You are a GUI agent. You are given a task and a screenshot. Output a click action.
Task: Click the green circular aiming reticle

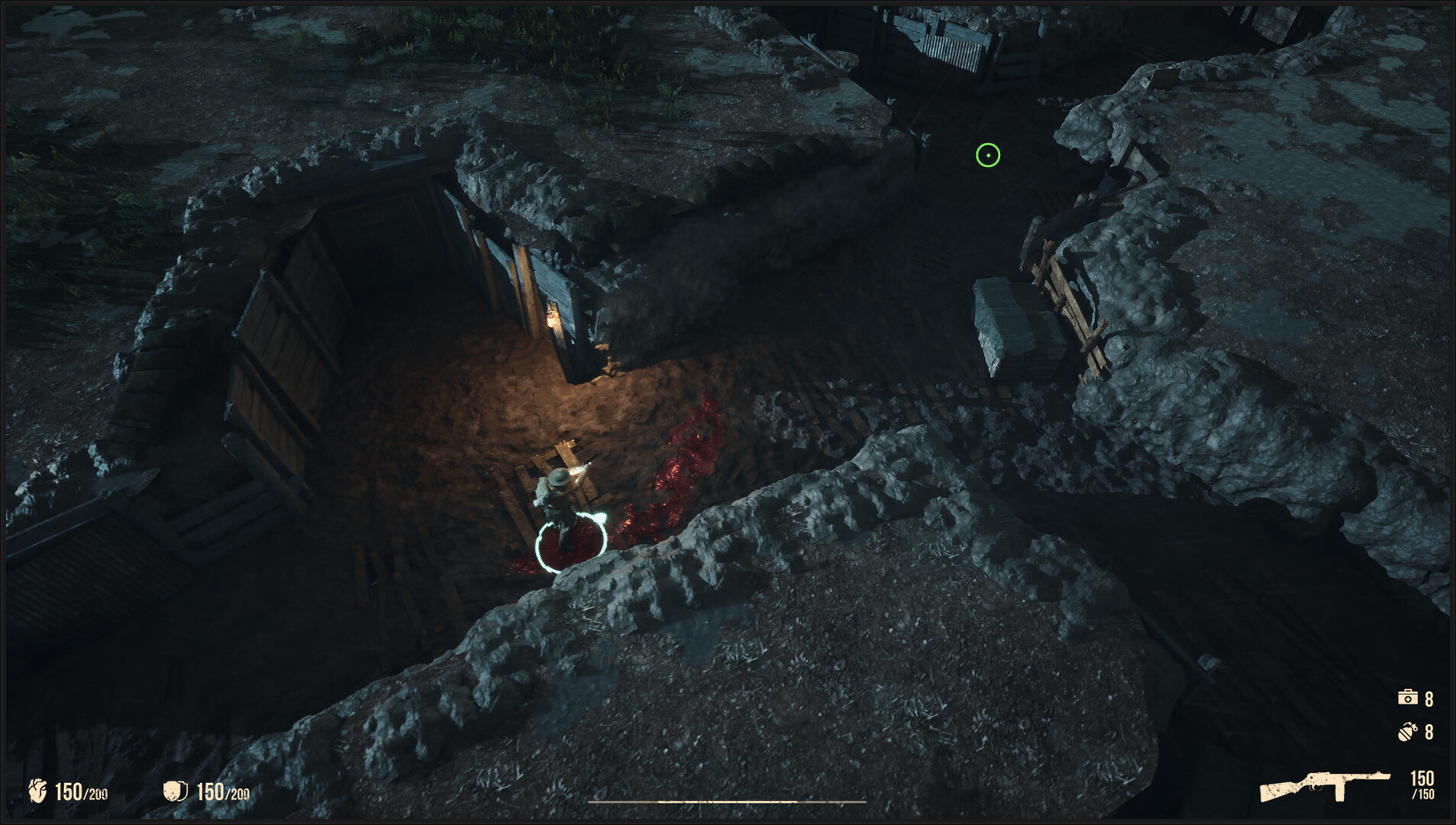[x=989, y=157]
